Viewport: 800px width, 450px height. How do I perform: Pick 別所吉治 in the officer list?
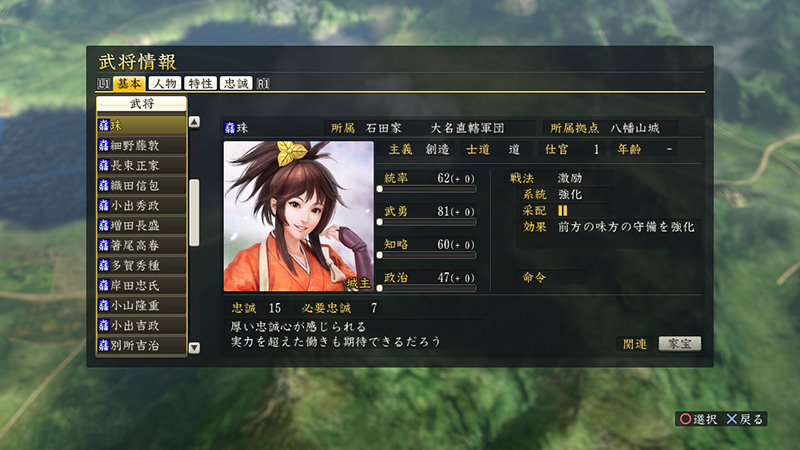click(x=141, y=345)
